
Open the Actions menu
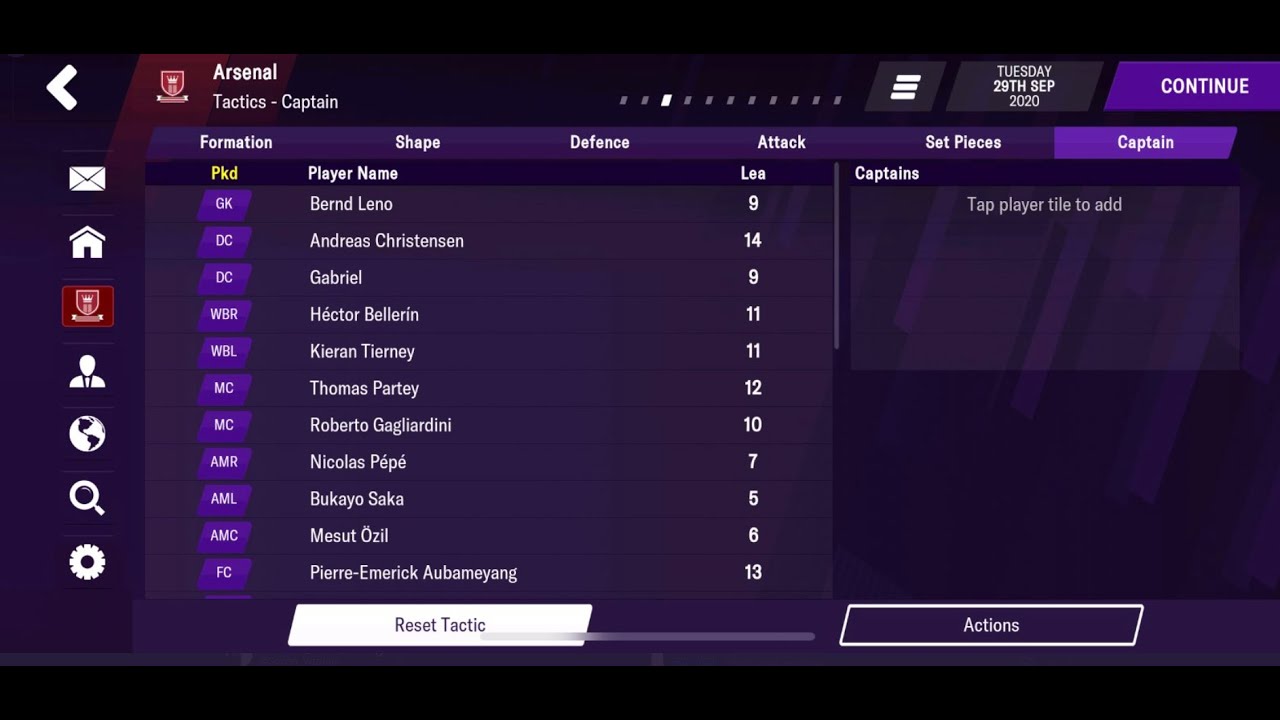tap(990, 624)
